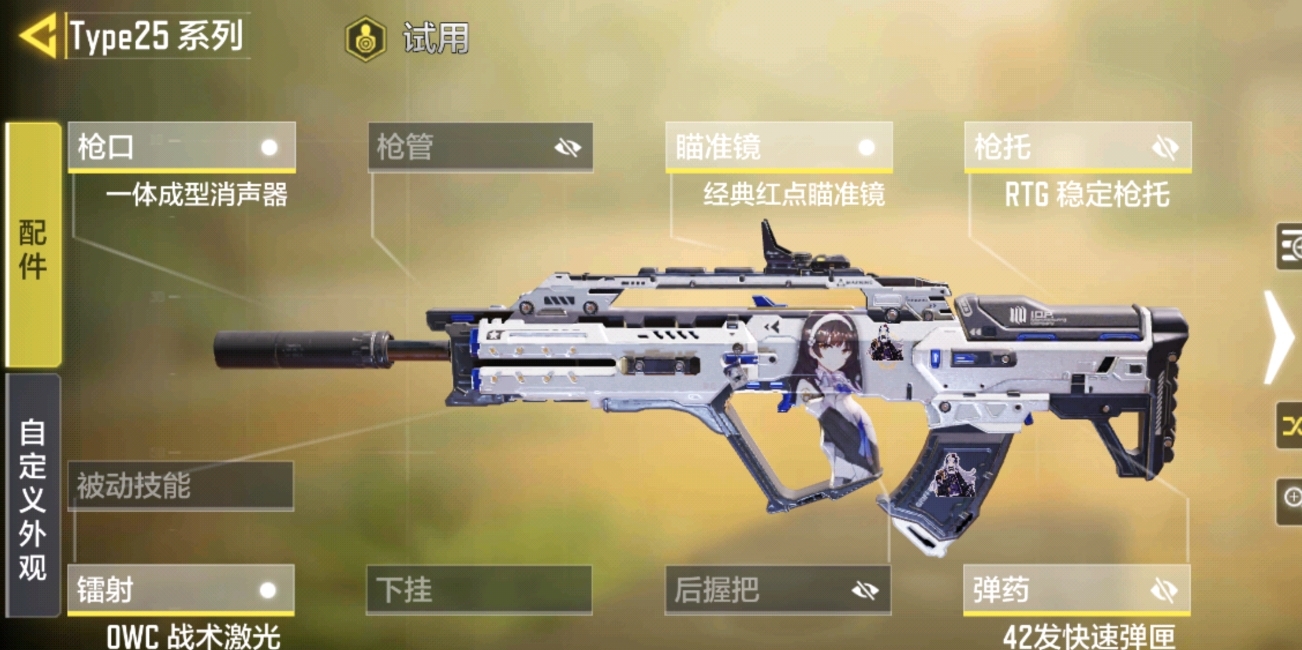Screen dimensions: 1302x650
Task: Toggle visibility eye icon on 枪管
Action: tap(568, 148)
